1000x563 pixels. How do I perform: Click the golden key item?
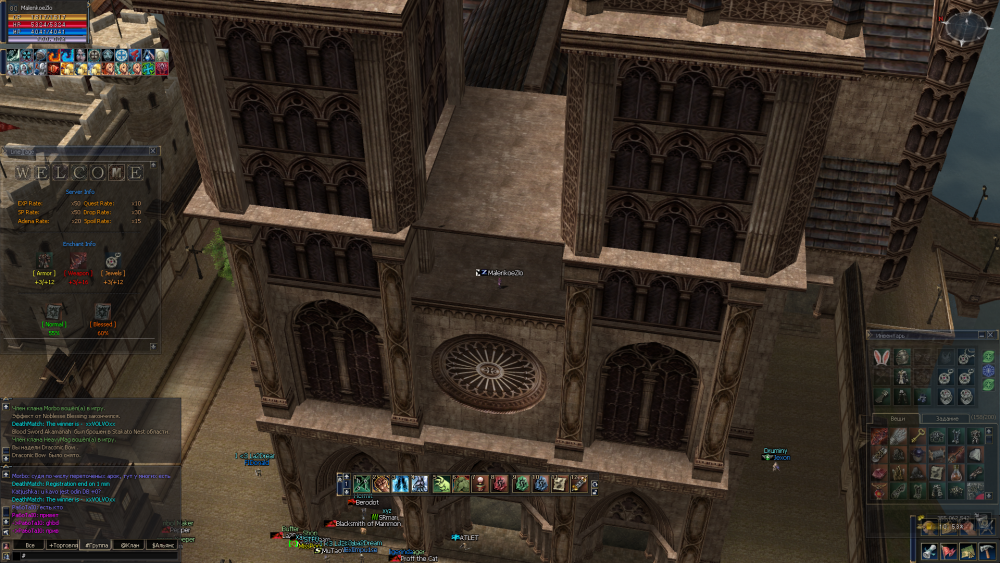[915, 436]
